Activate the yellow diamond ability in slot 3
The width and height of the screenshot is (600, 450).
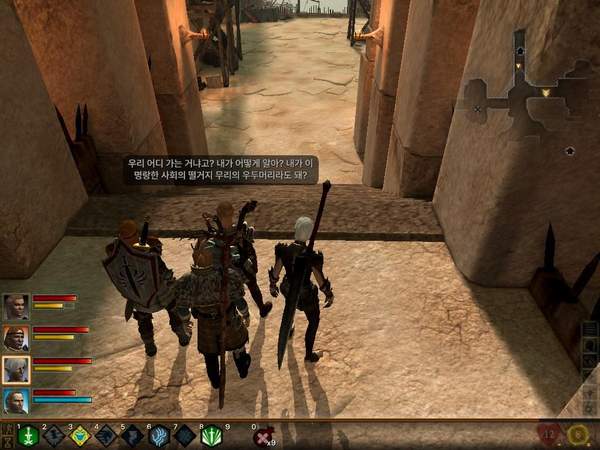[x=81, y=436]
